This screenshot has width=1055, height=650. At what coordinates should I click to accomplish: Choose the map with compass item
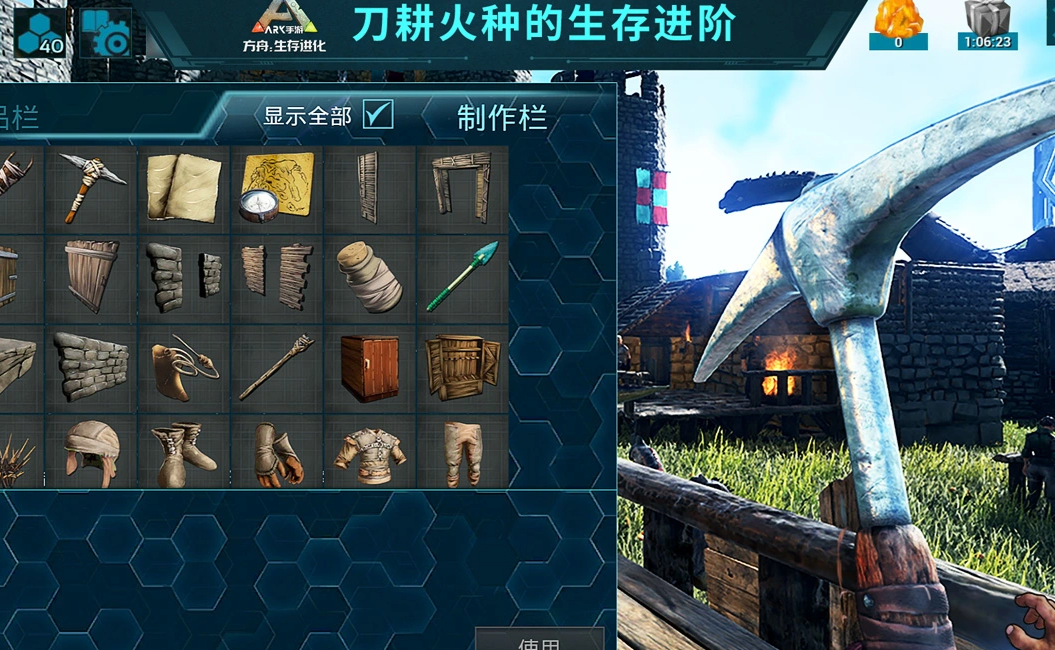(276, 187)
